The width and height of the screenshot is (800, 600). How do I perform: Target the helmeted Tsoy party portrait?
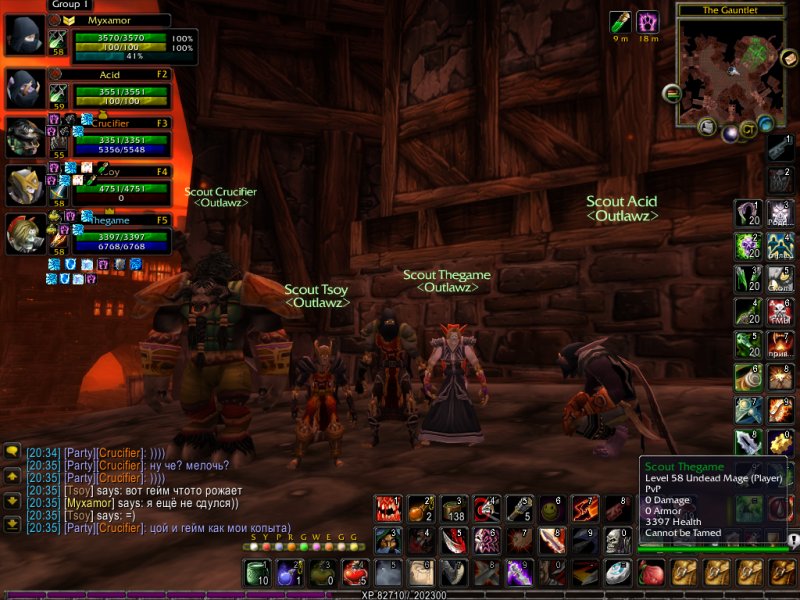point(23,186)
